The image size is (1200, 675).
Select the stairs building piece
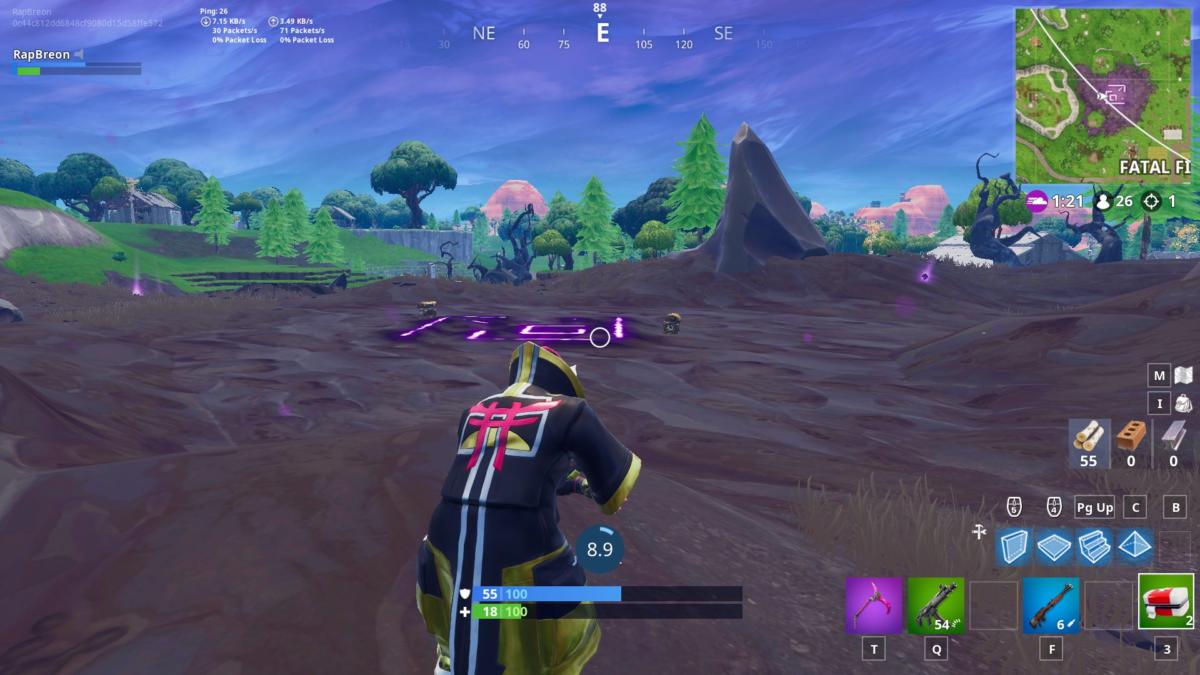pos(1095,546)
